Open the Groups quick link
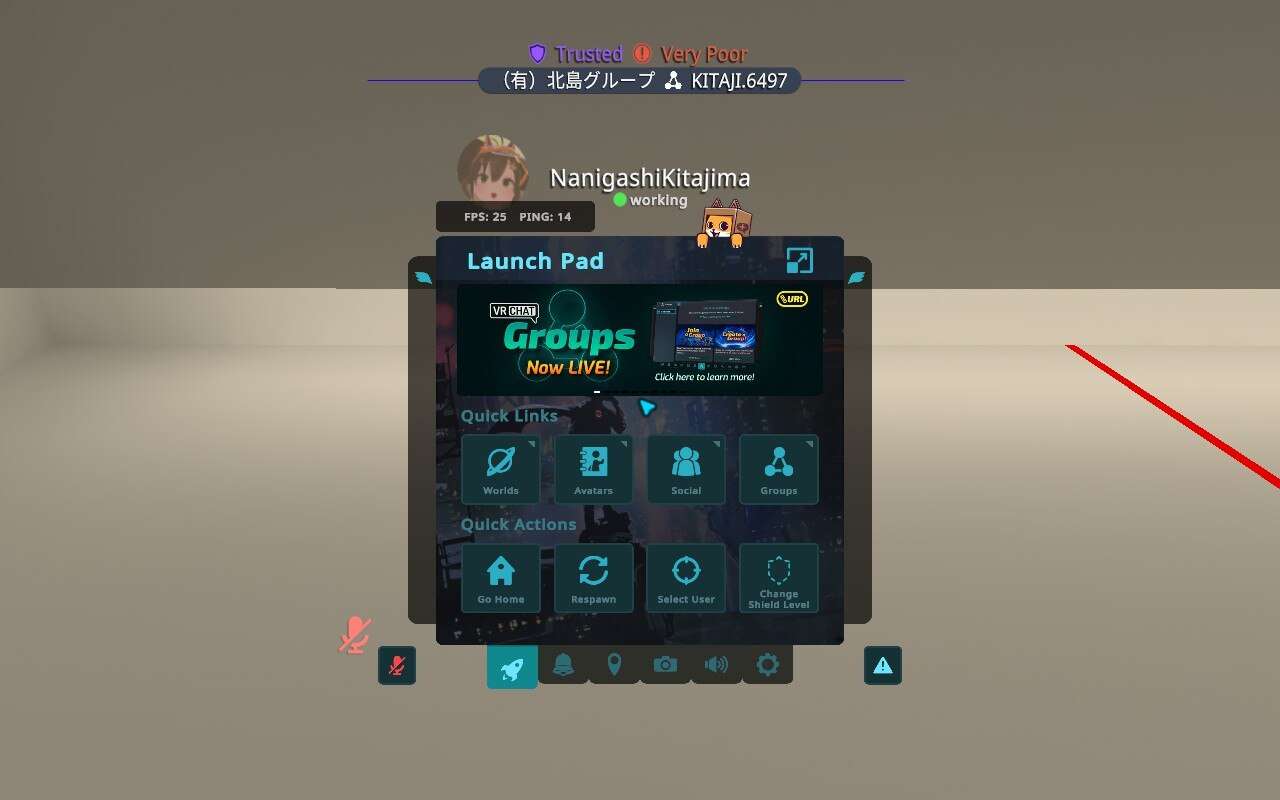Screen dimensions: 1280x800 779,470
